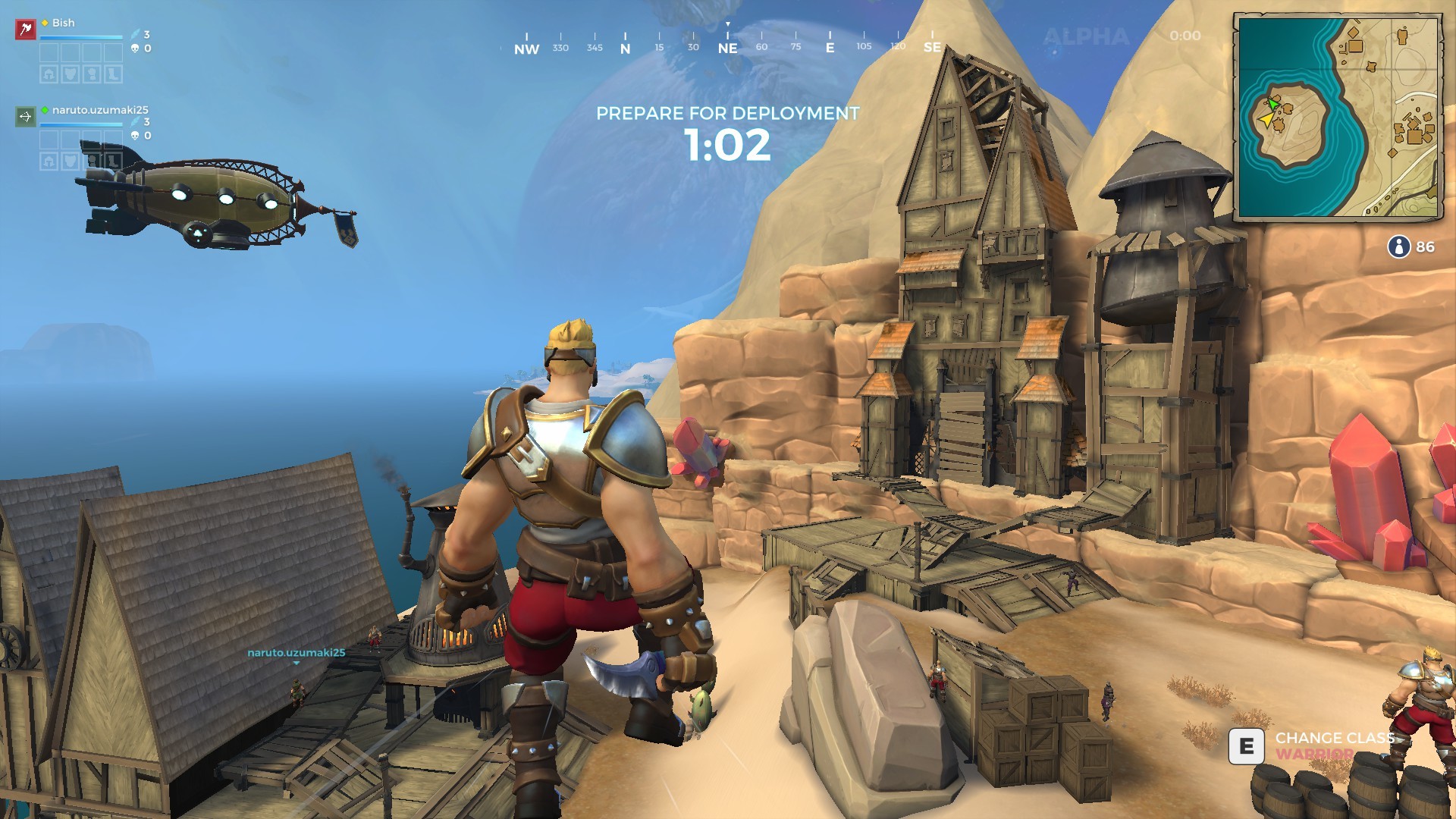Toggle the ring armor slot for naruto.uzumaki25
This screenshot has height=819, width=1456.
(92, 160)
